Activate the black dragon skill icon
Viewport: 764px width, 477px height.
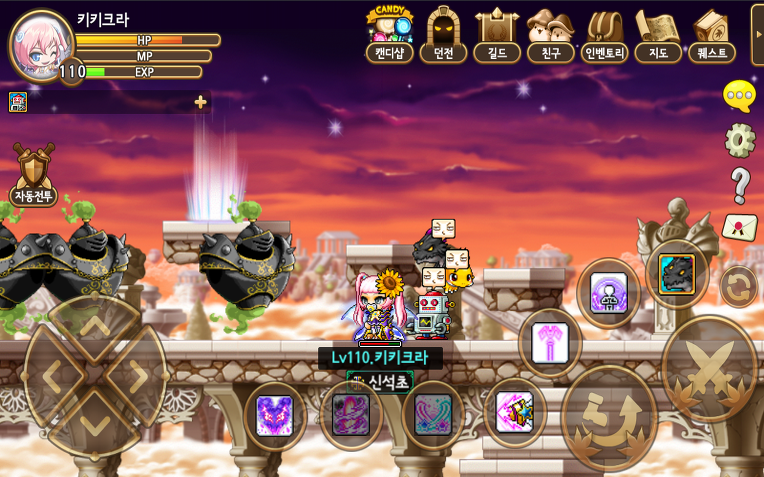pos(677,273)
